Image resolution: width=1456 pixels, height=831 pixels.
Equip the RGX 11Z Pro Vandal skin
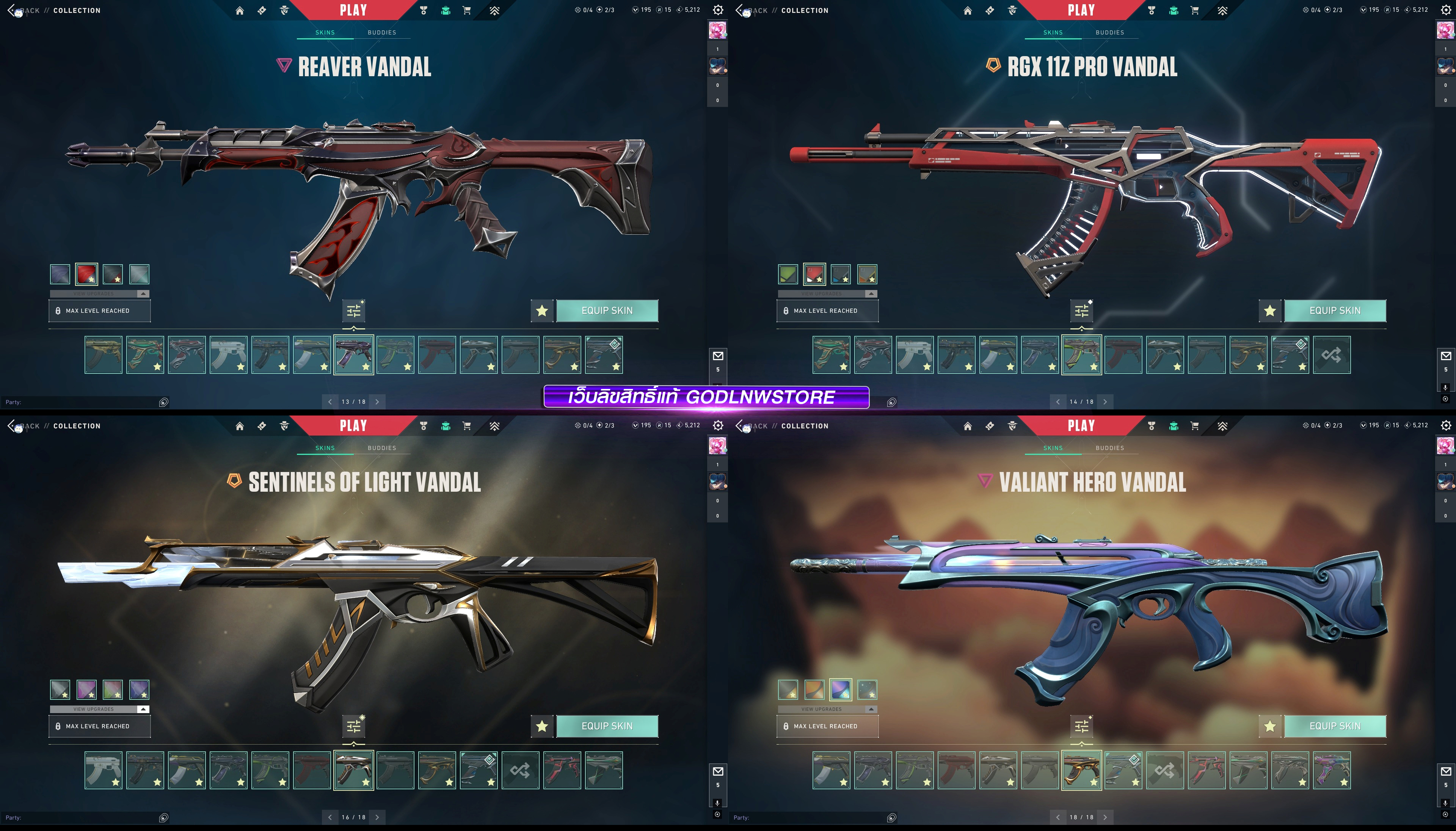(1334, 310)
